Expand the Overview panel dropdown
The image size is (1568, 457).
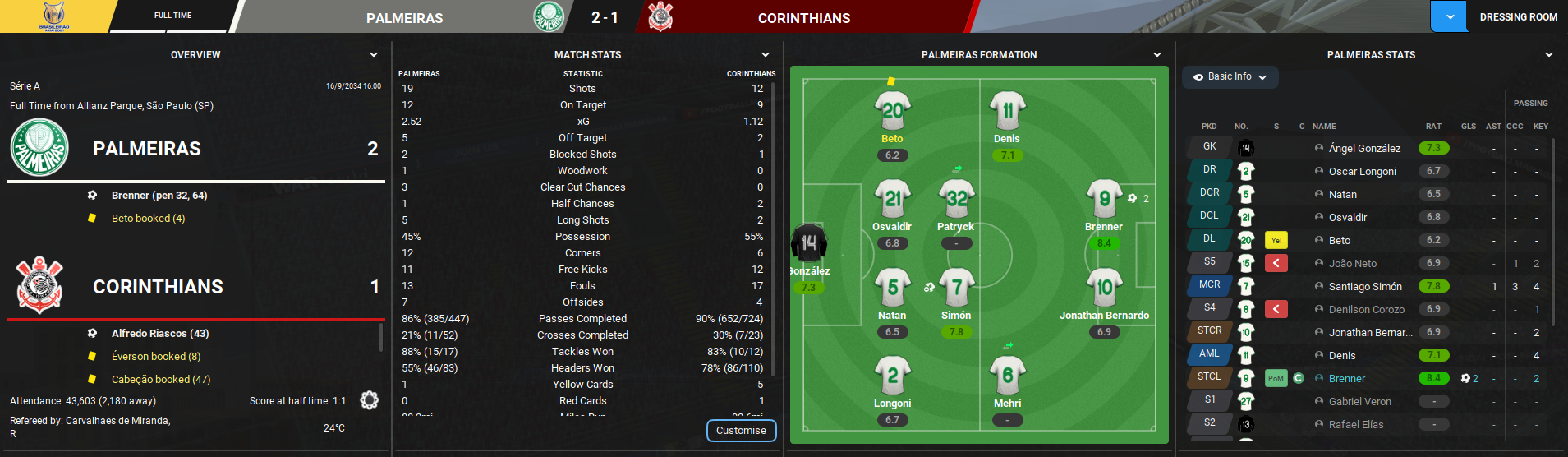[x=374, y=55]
